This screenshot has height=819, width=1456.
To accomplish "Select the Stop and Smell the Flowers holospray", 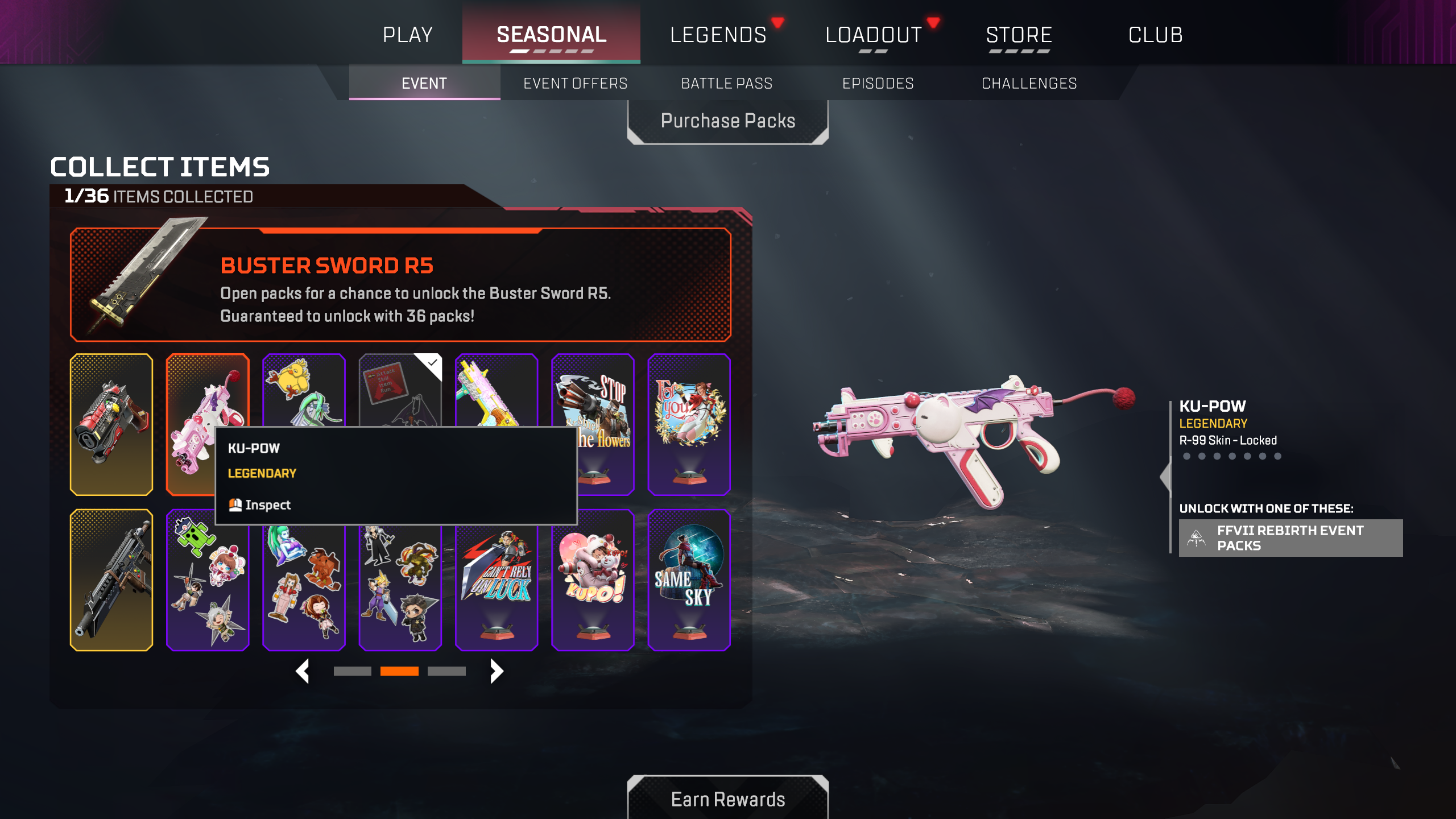I will [593, 424].
